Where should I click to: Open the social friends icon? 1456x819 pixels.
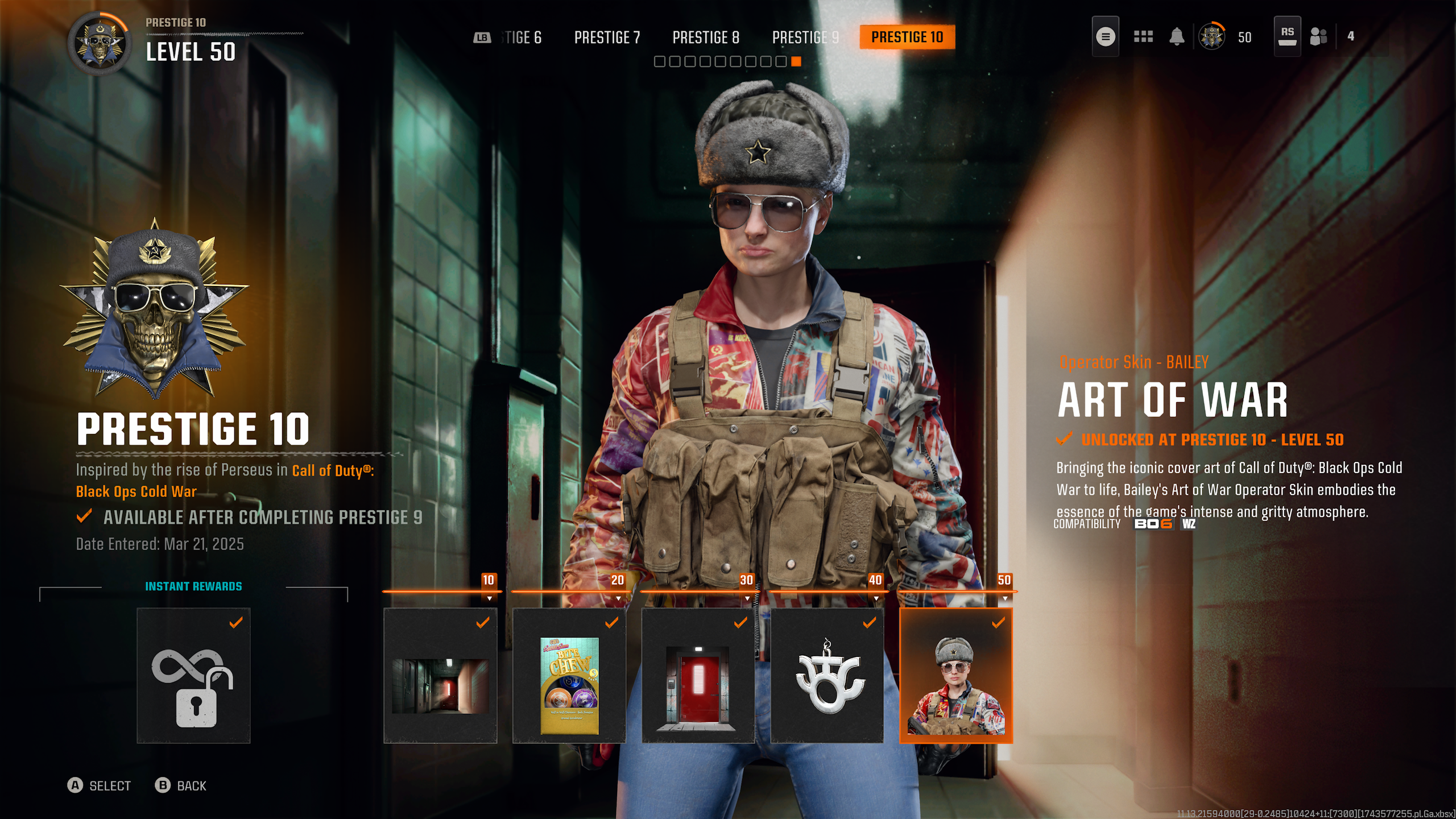[1318, 37]
